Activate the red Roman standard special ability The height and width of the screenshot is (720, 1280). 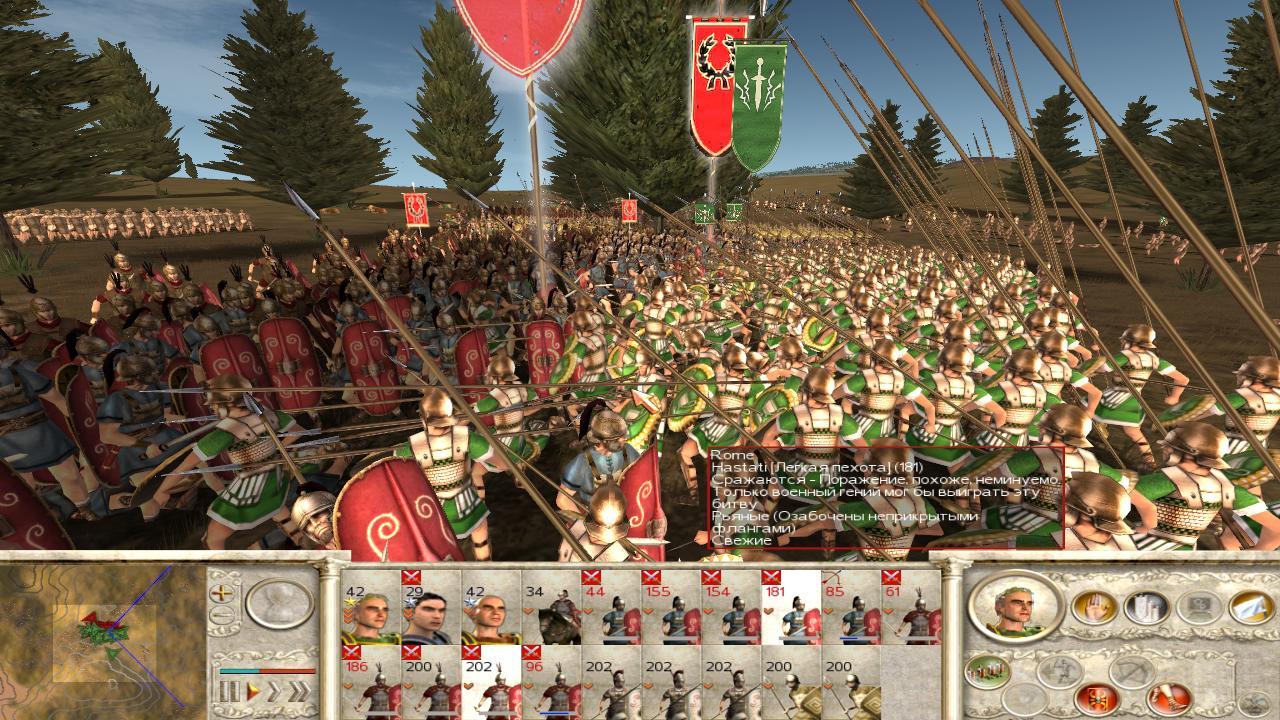point(1096,697)
